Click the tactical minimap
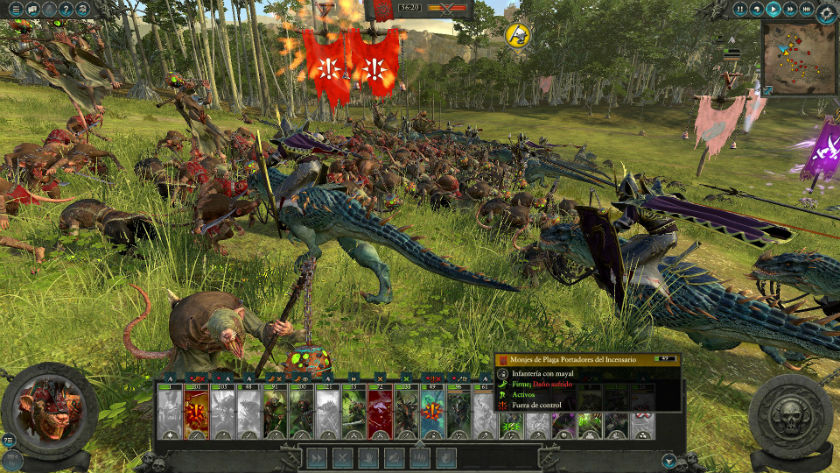This screenshot has height=473, width=840. 799,58
